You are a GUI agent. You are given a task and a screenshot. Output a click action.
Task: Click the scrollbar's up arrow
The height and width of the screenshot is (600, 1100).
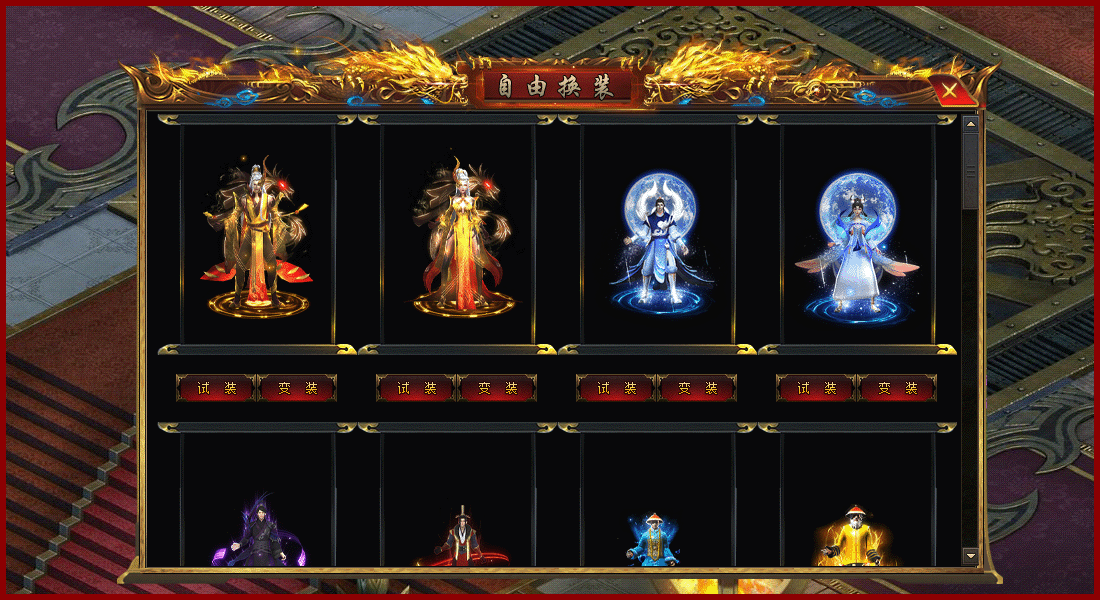tap(970, 124)
